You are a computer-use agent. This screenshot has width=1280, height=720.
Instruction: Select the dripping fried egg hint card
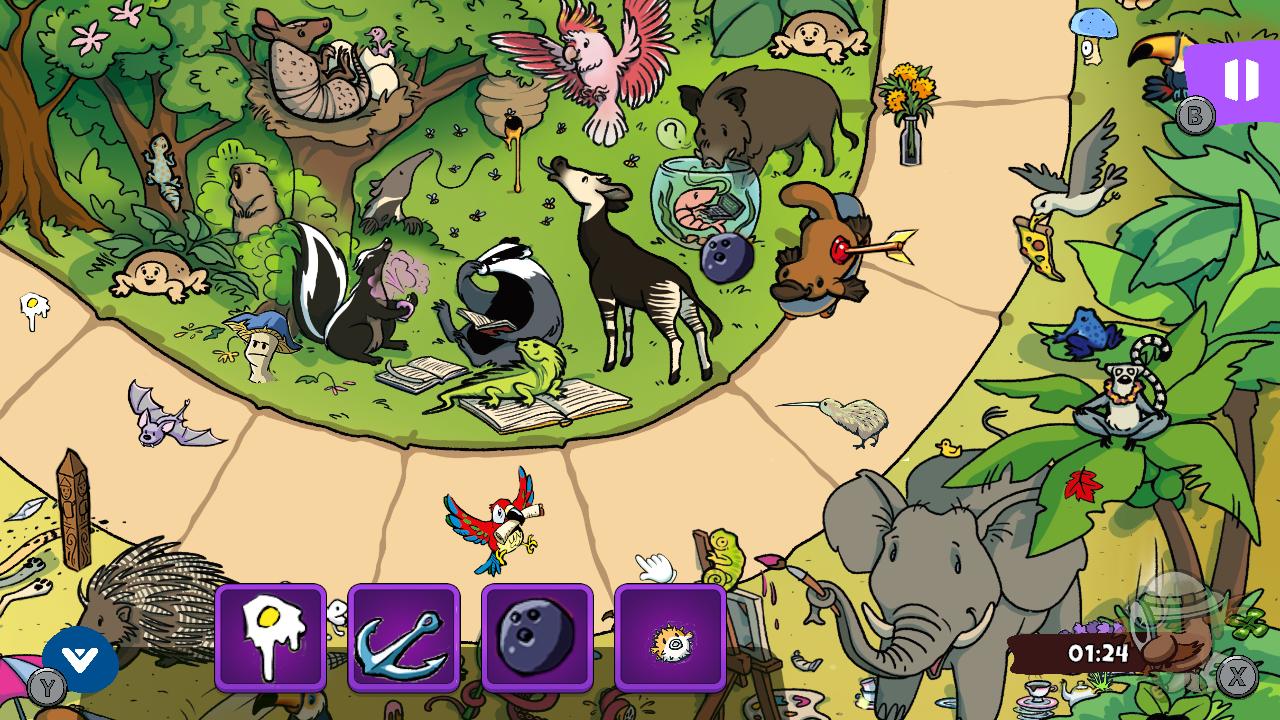pyautogui.click(x=270, y=637)
